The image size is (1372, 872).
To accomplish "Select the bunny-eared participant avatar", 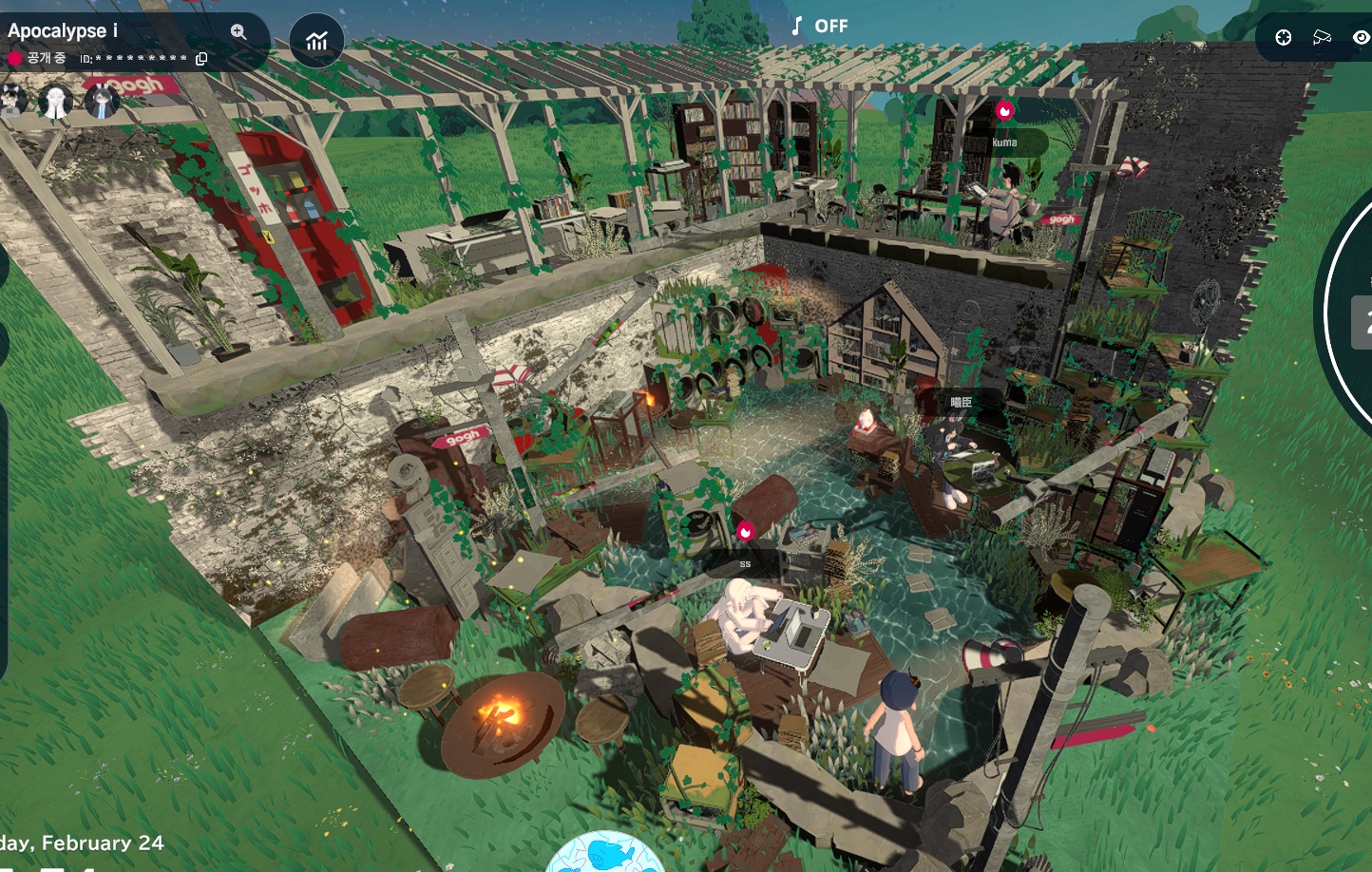I will 101,99.
